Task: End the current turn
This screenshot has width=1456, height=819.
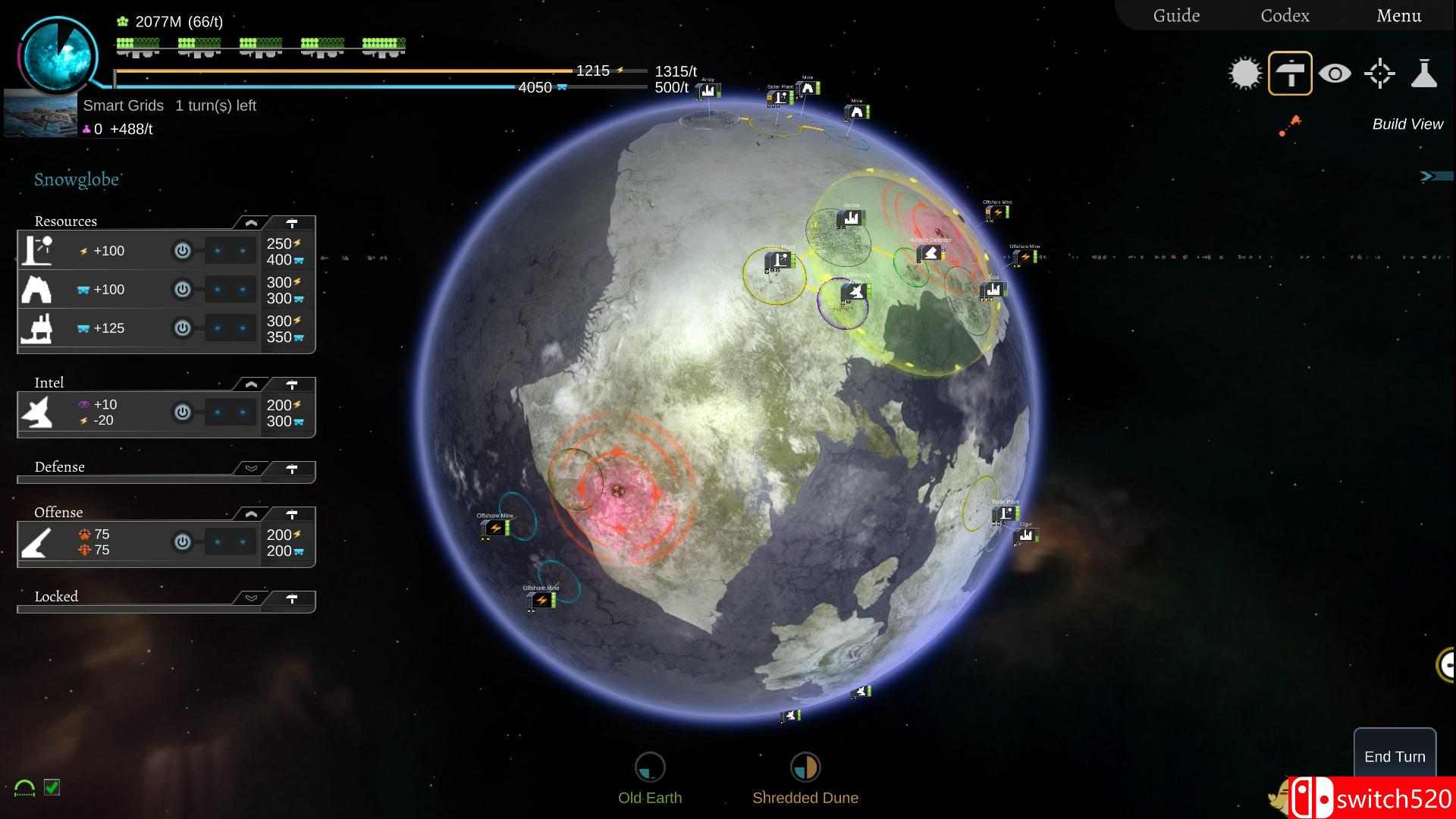Action: [1395, 756]
